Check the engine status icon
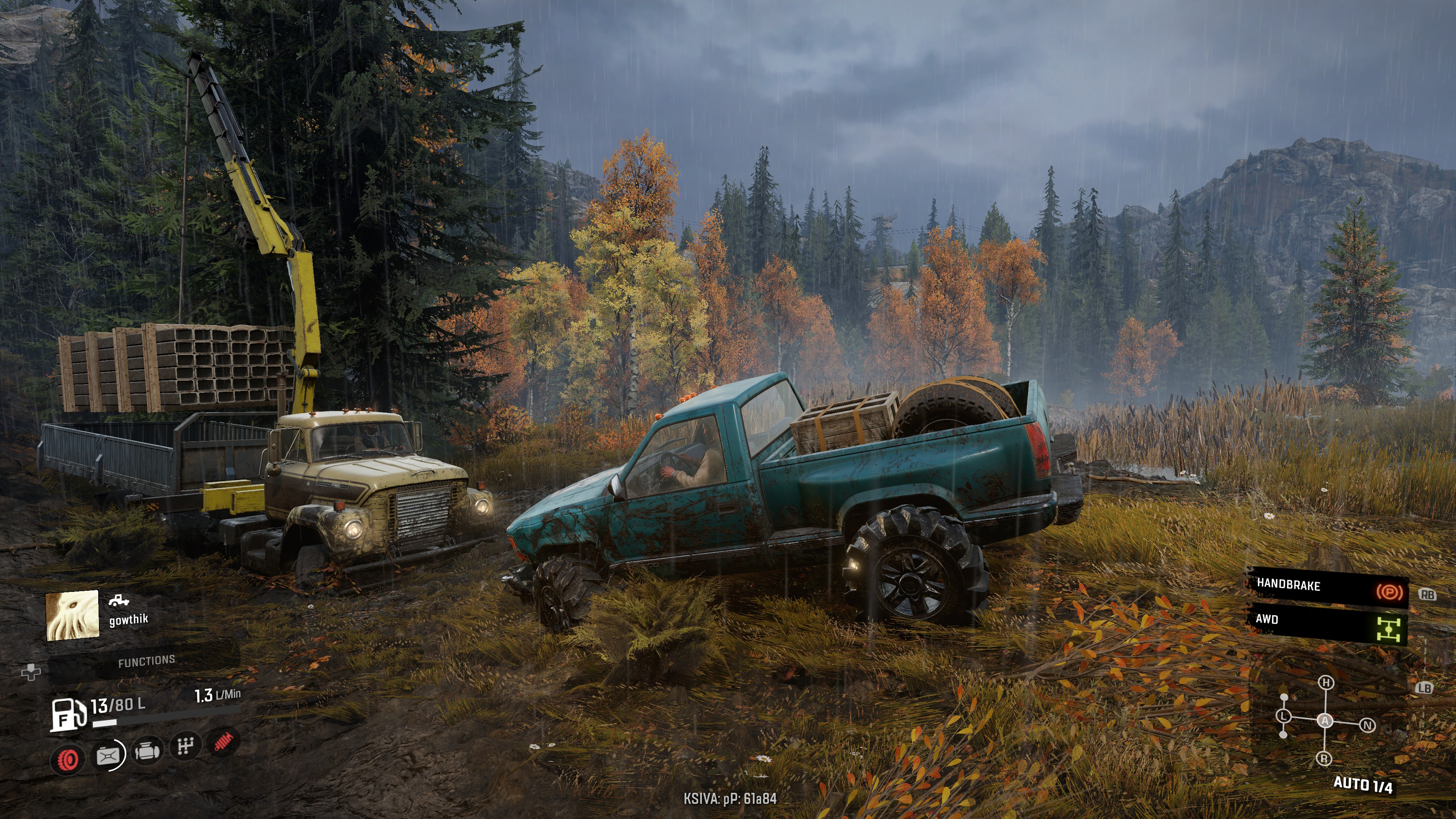This screenshot has height=819, width=1456. pos(147,752)
